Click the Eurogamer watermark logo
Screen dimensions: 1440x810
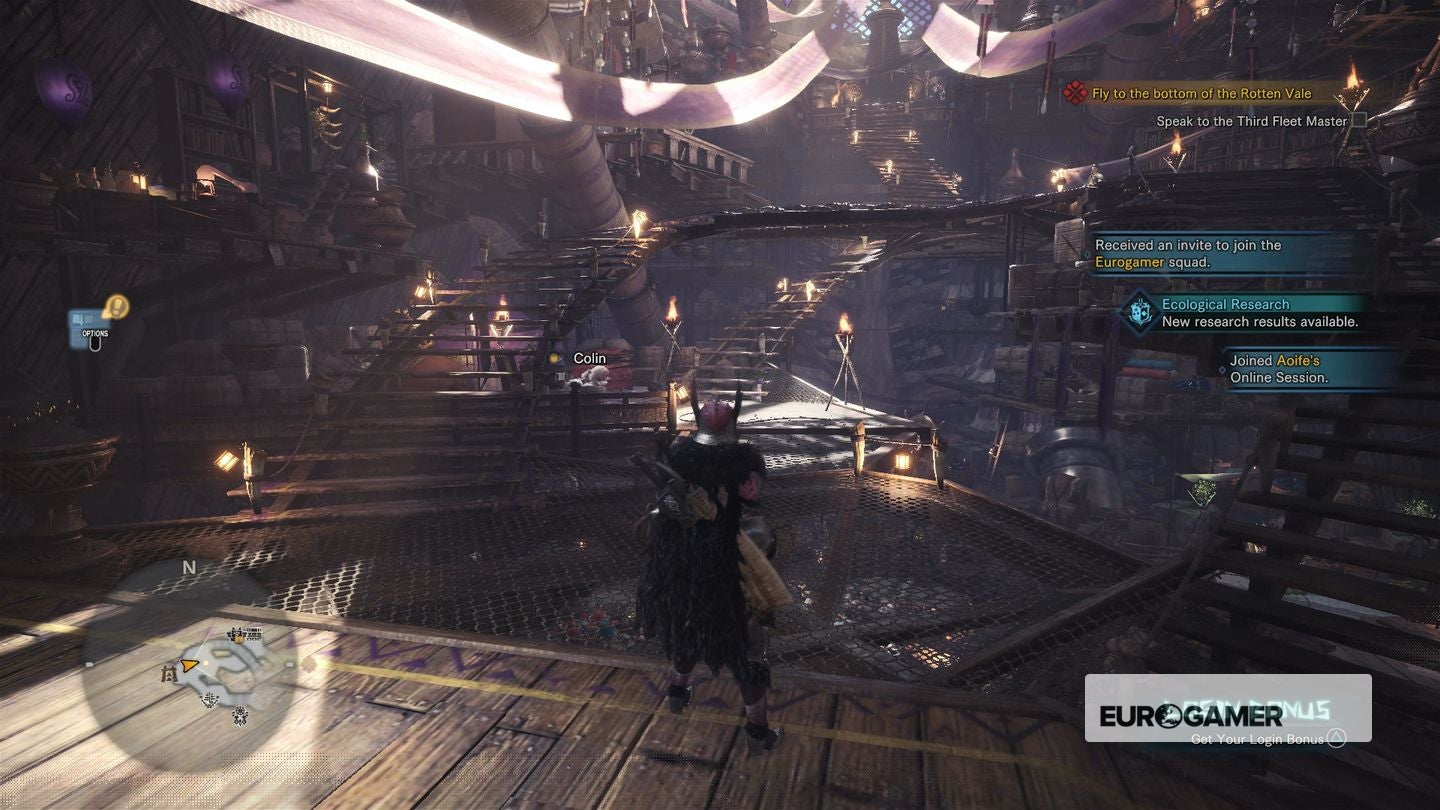1190,715
